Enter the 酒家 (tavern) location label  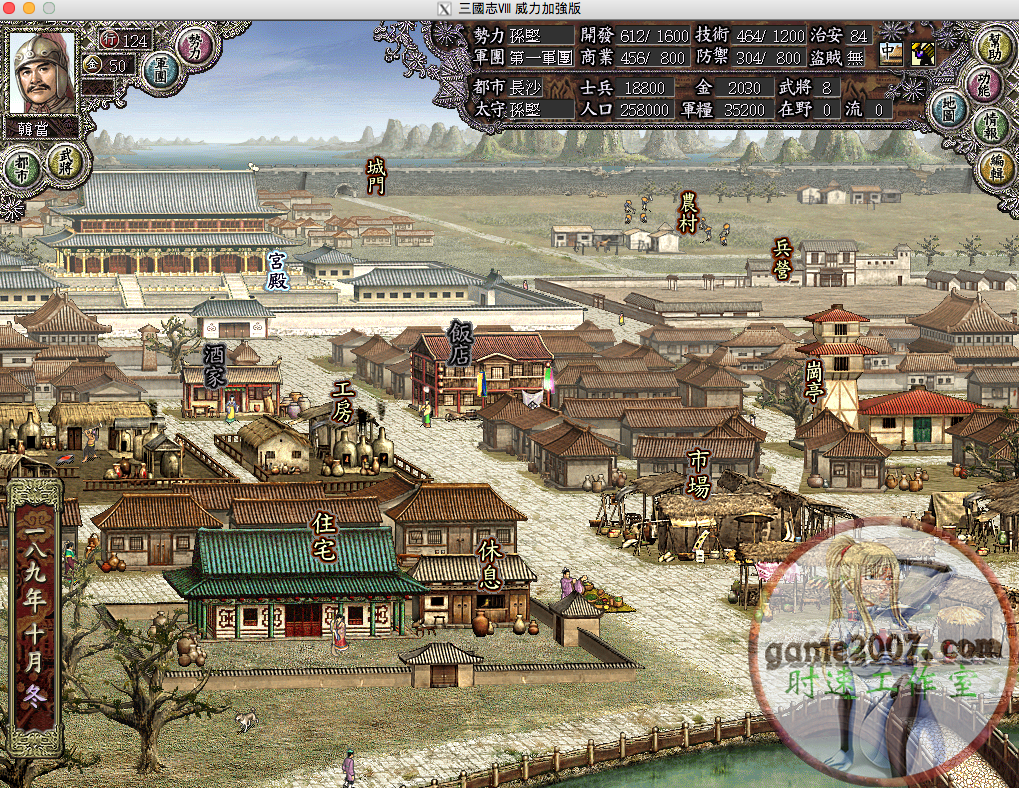click(x=215, y=365)
